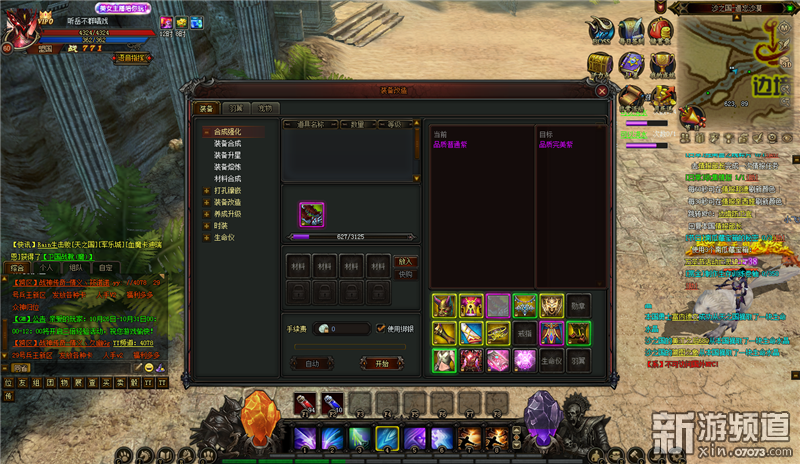Select 装备升星 in the left tree

(227, 155)
